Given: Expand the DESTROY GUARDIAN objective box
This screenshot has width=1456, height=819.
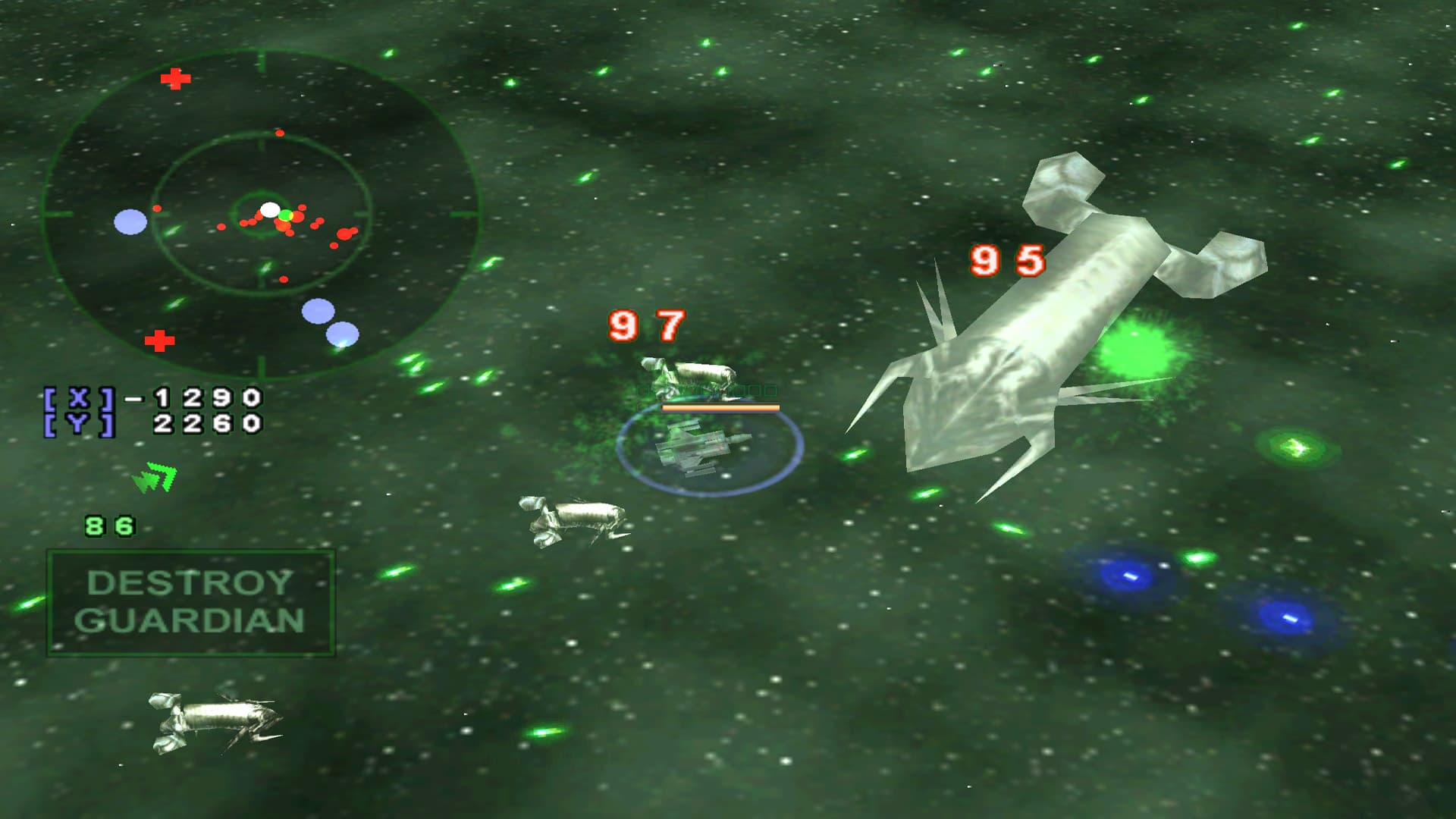Looking at the screenshot, I should point(192,603).
